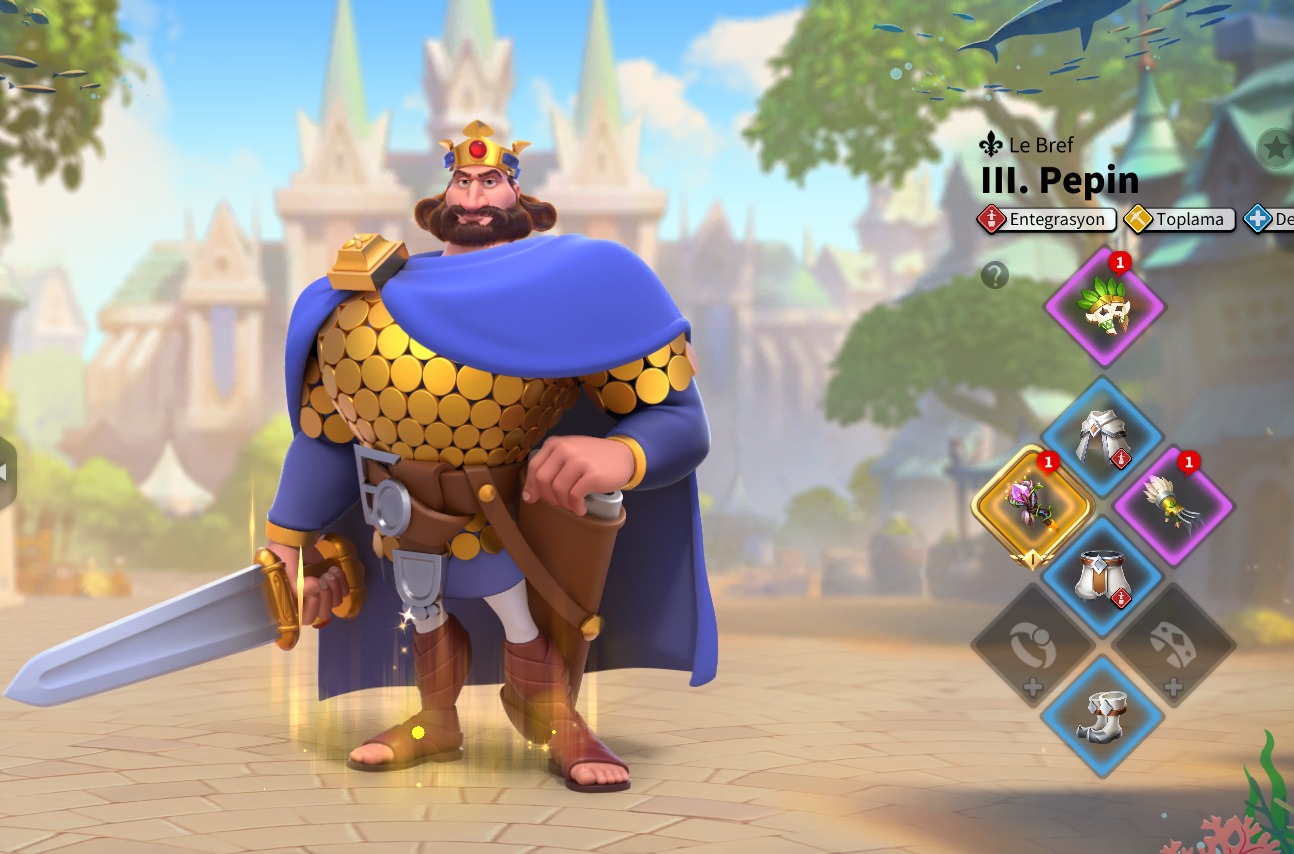Image resolution: width=1294 pixels, height=854 pixels.
Task: Select the Entegrasyon talent tag
Action: [x=1047, y=219]
